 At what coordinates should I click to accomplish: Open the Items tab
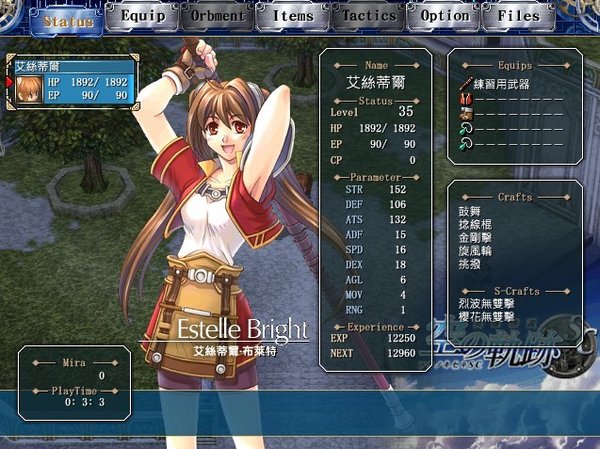click(293, 17)
